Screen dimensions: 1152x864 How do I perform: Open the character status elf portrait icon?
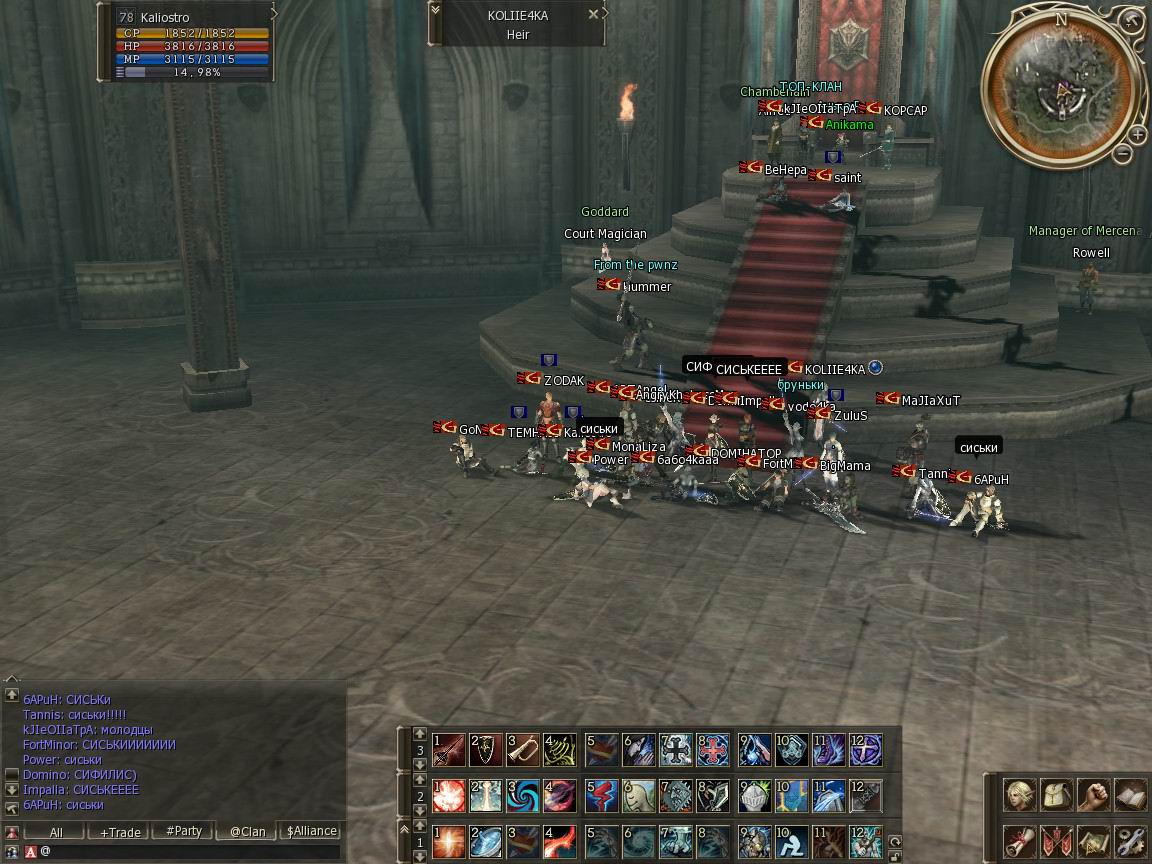(1020, 797)
